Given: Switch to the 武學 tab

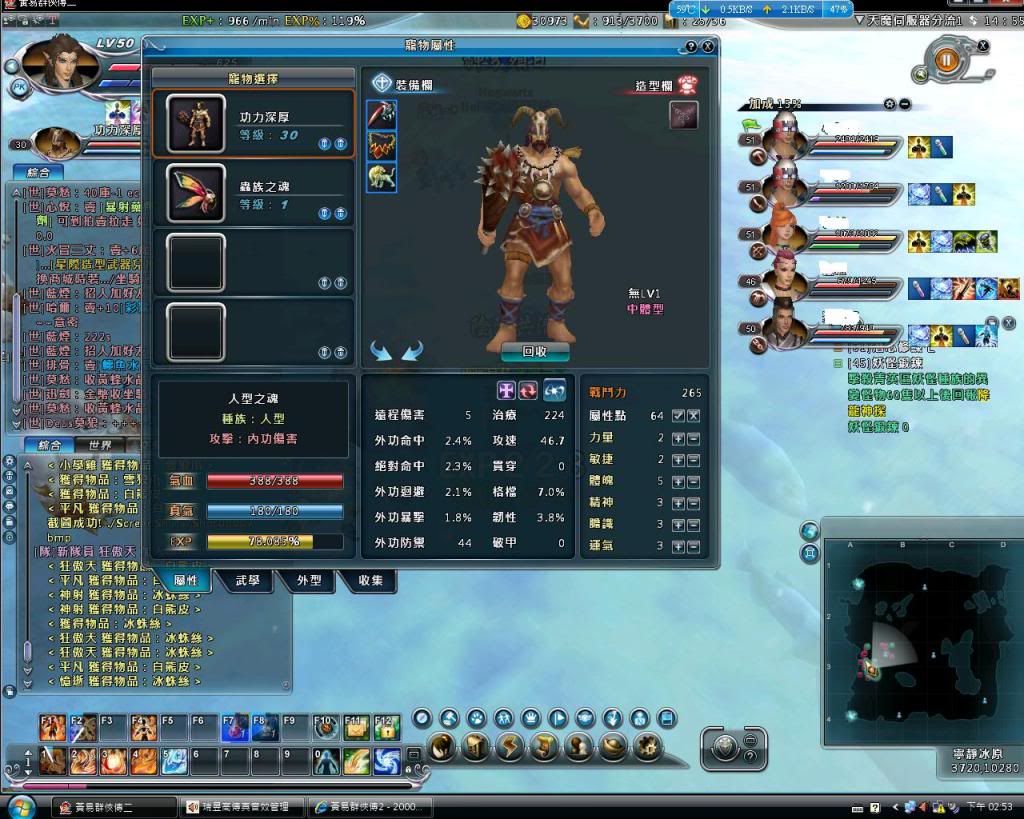Looking at the screenshot, I should tap(247, 580).
